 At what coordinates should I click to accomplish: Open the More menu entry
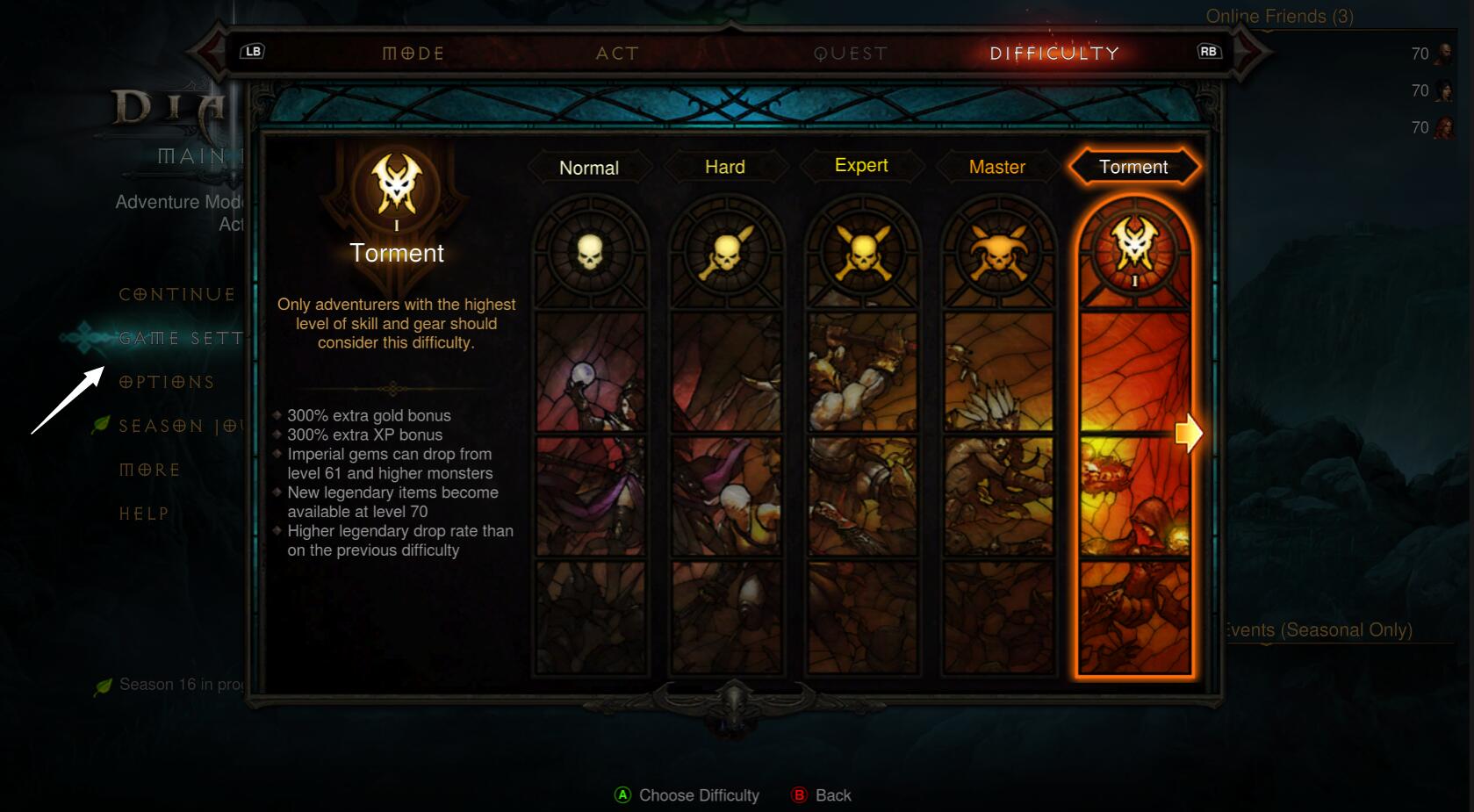tap(150, 471)
